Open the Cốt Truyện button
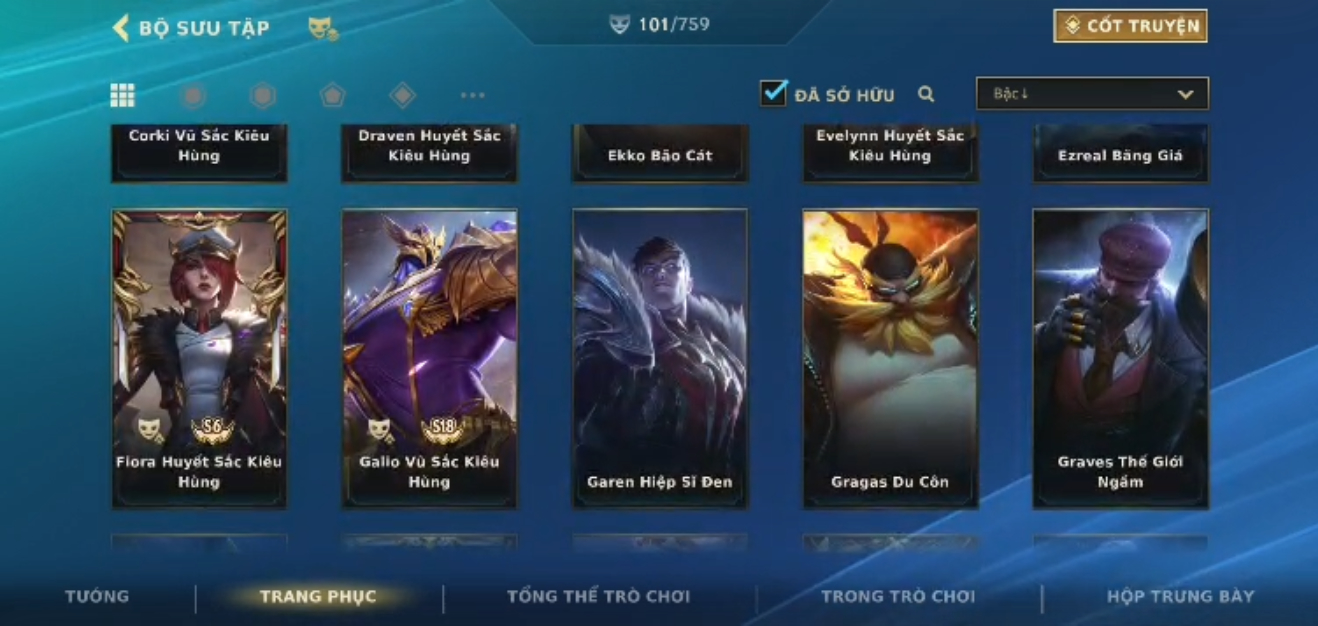Screen dimensions: 1318x626 click(x=1130, y=26)
